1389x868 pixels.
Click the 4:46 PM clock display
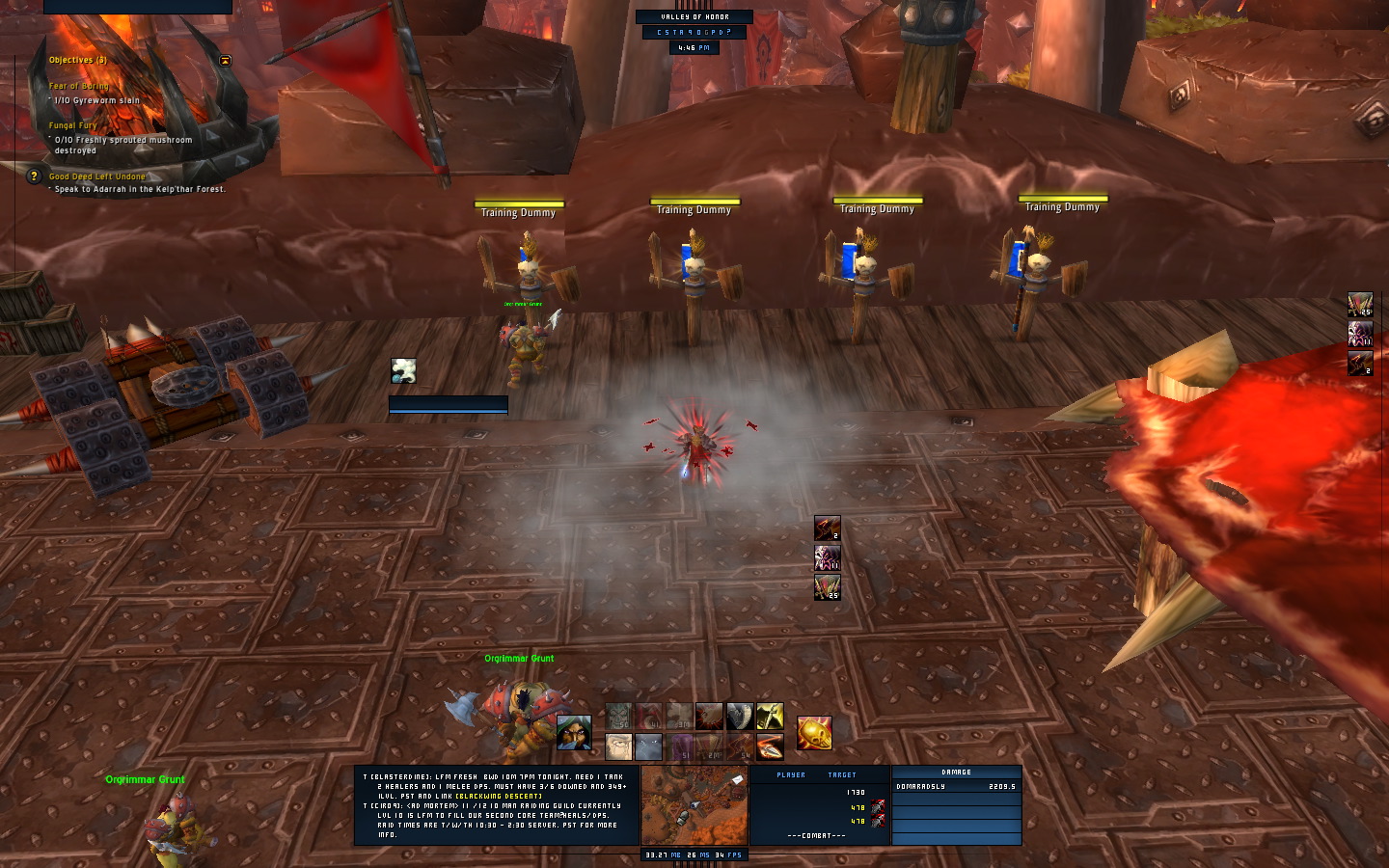[x=694, y=47]
